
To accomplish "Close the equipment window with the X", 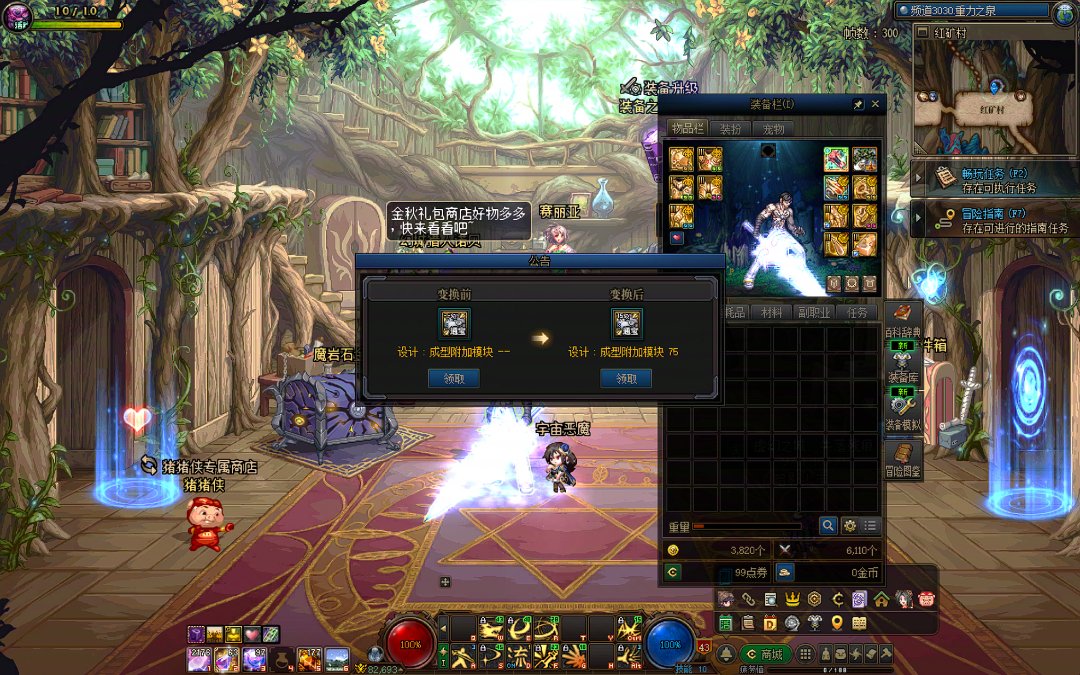I will 876,103.
